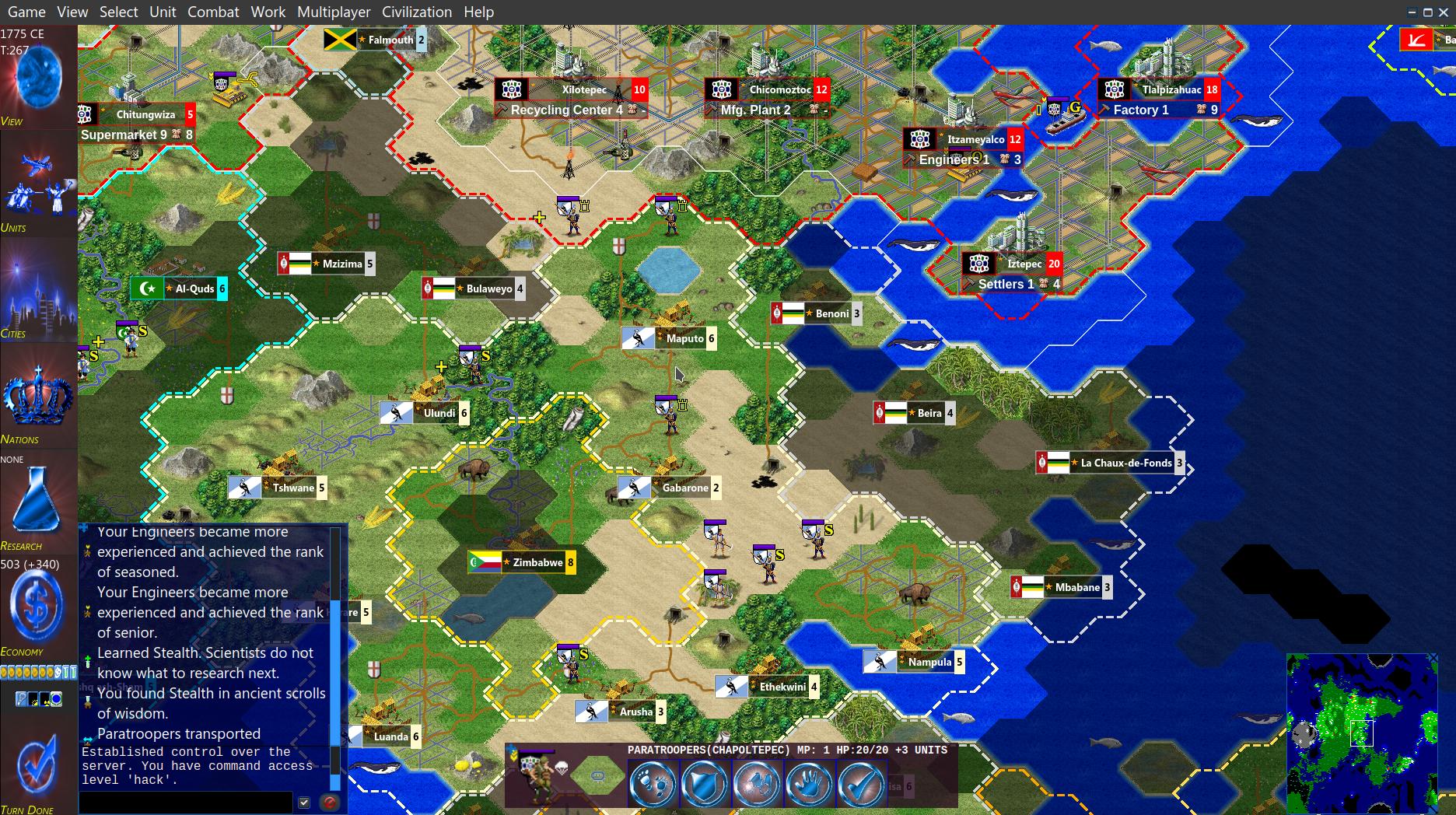
Task: Open the Combat menu
Action: click(x=213, y=12)
